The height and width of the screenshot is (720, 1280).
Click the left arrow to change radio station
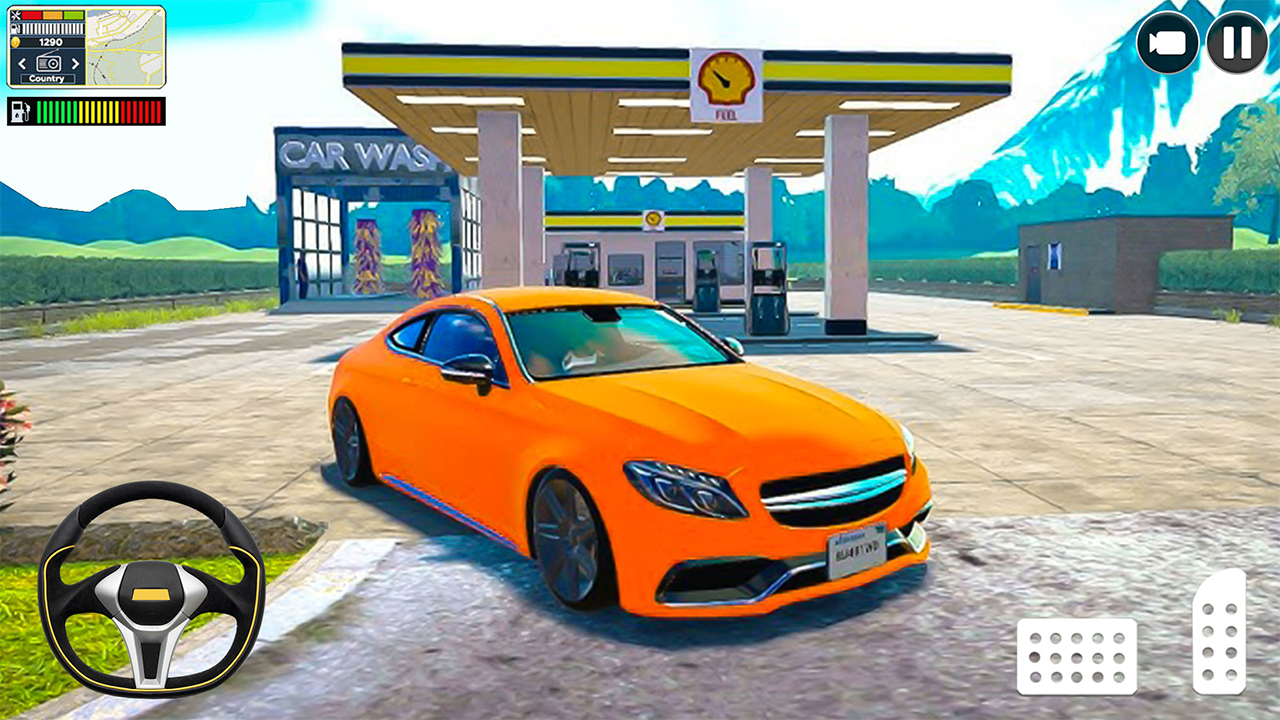tap(22, 64)
